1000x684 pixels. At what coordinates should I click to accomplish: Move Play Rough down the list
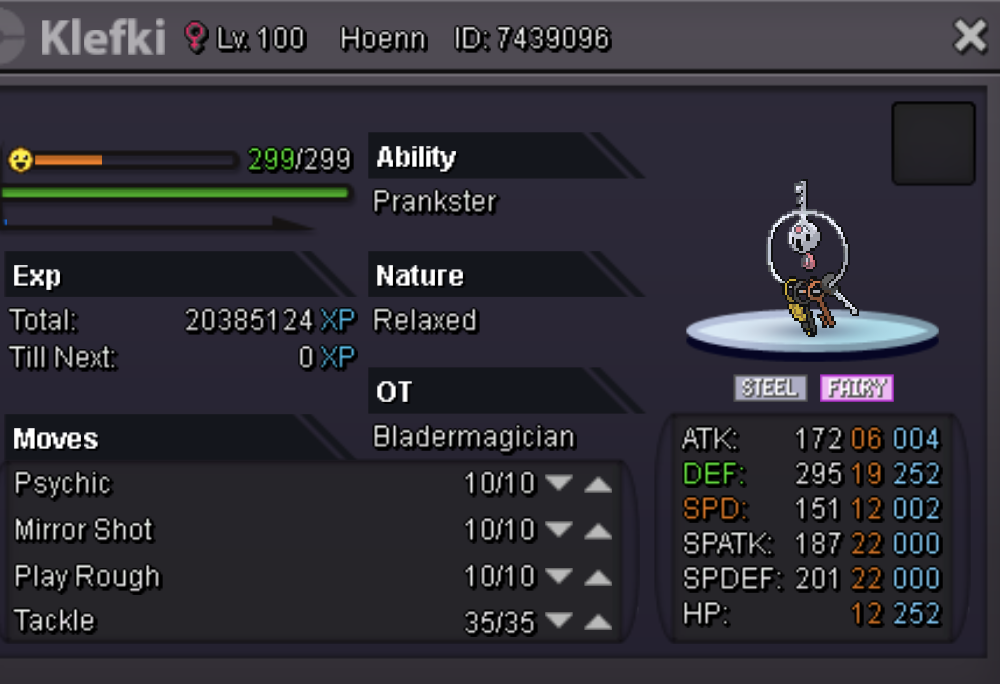point(559,577)
